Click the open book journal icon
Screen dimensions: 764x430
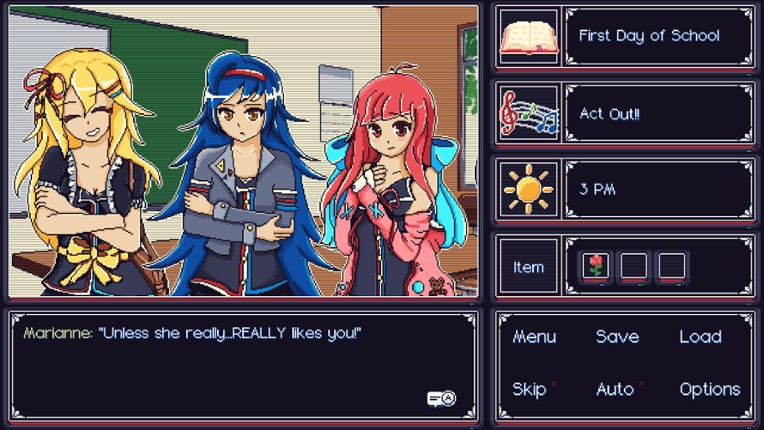coord(528,37)
